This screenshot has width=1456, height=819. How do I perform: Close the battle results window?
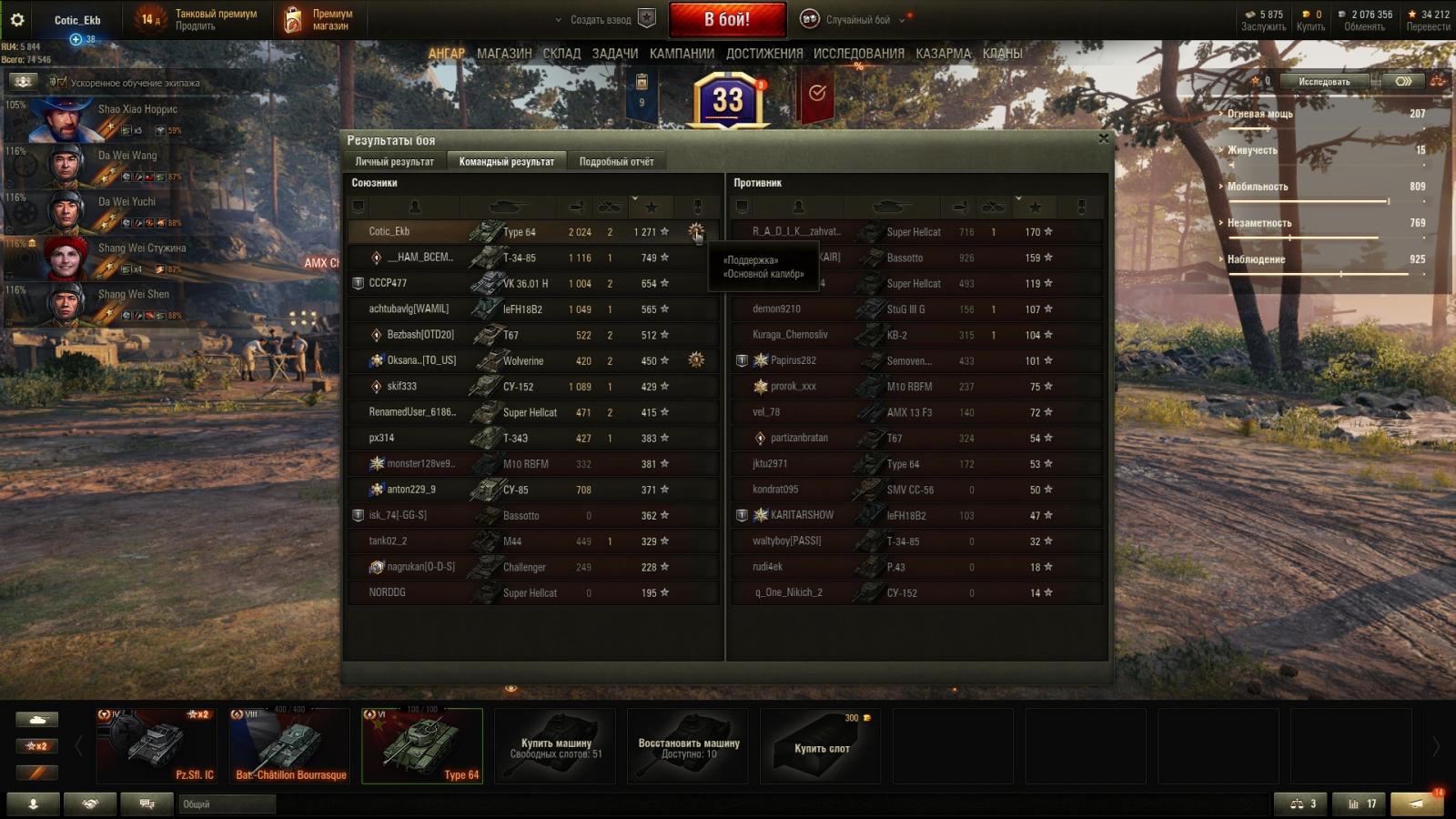coord(1103,138)
